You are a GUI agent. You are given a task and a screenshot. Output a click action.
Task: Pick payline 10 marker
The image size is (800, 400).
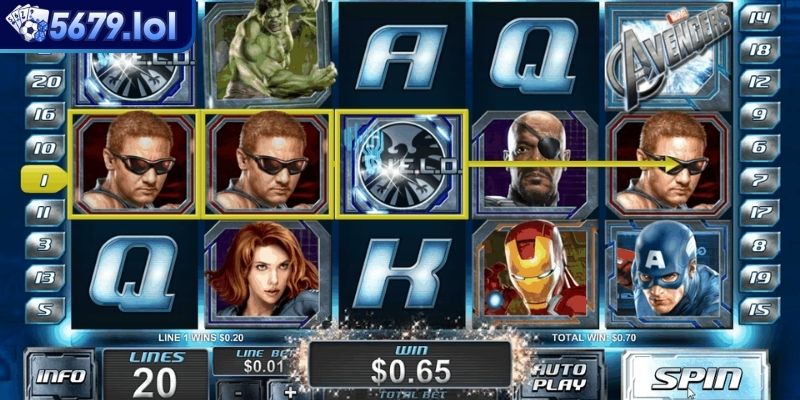coord(43,148)
